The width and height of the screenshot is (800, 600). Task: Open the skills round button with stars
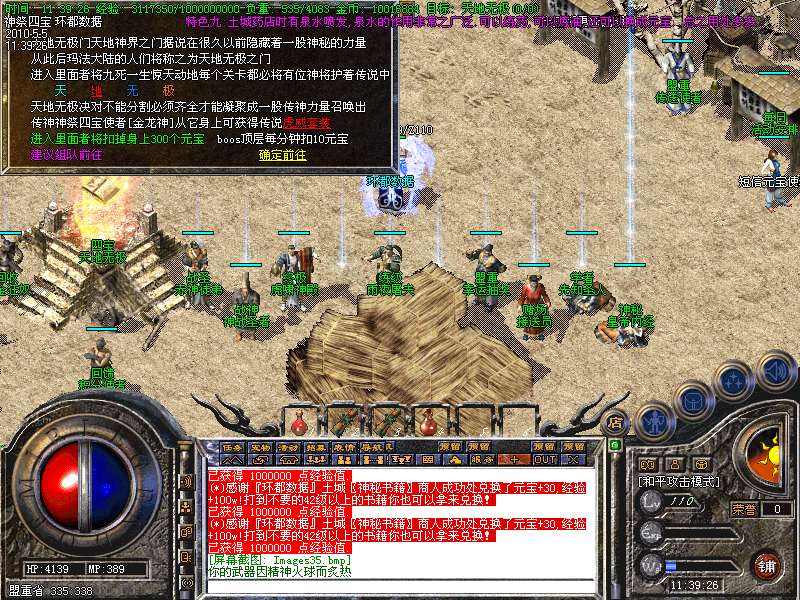[733, 379]
